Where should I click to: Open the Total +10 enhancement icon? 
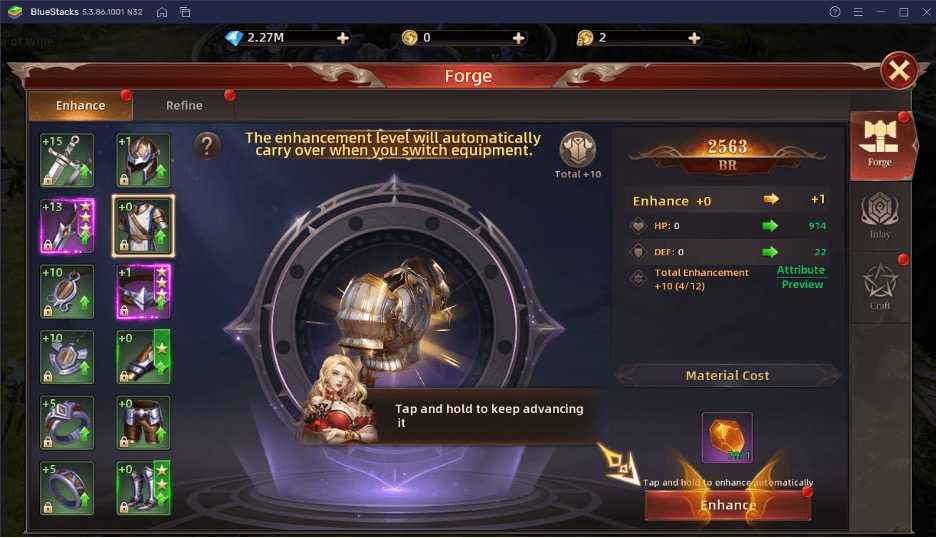tap(577, 152)
